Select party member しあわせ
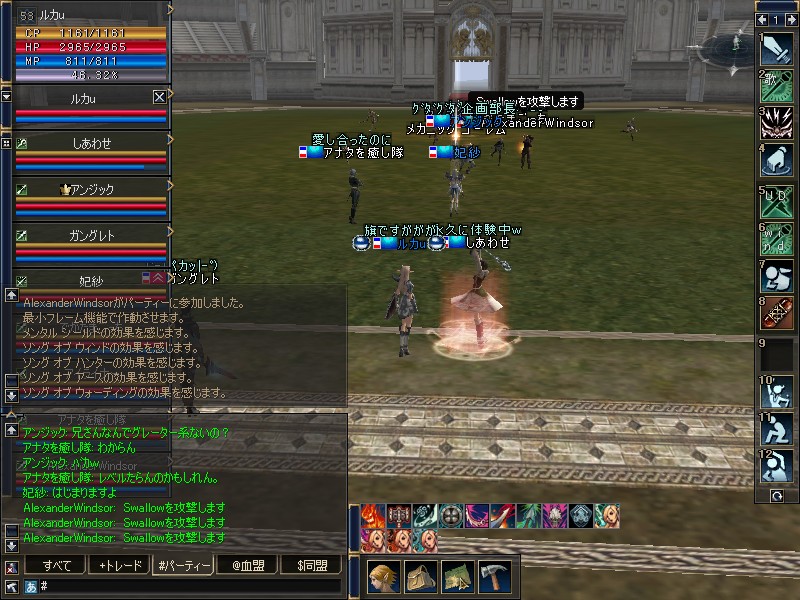Viewport: 800px width, 600px height. pos(91,143)
